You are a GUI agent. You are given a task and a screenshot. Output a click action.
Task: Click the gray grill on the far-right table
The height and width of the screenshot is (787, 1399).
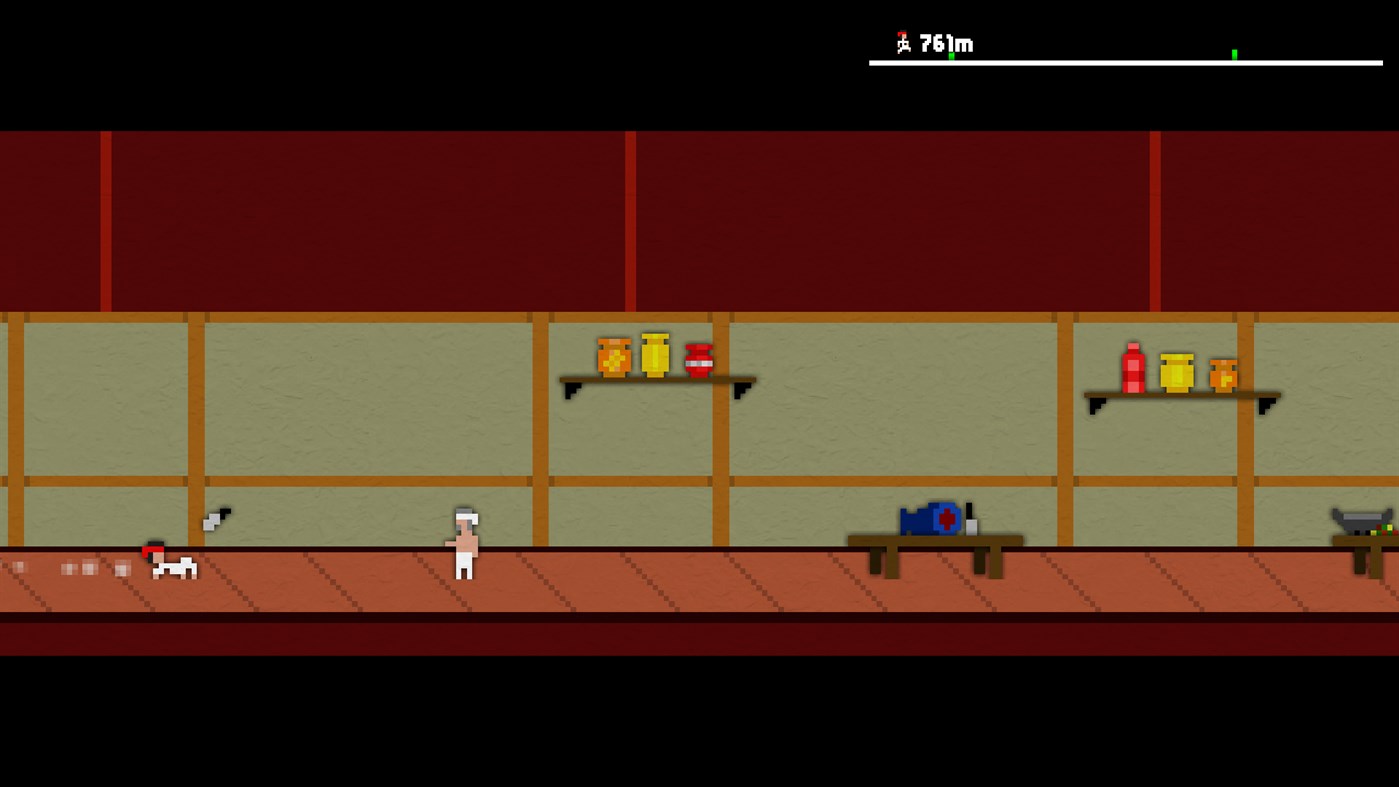pyautogui.click(x=1362, y=518)
